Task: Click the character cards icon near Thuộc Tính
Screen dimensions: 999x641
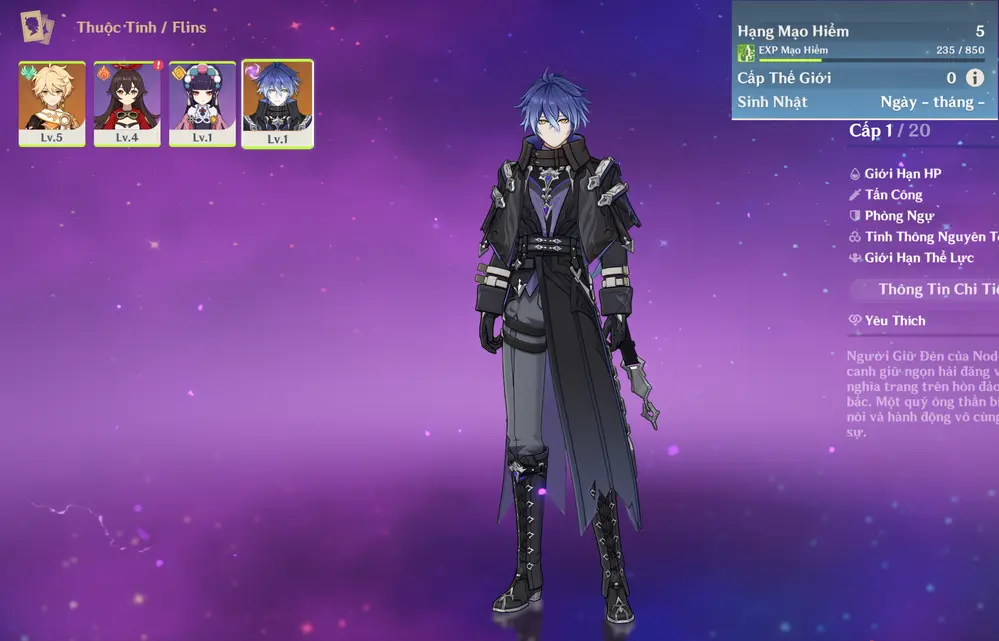Action: coord(38,27)
